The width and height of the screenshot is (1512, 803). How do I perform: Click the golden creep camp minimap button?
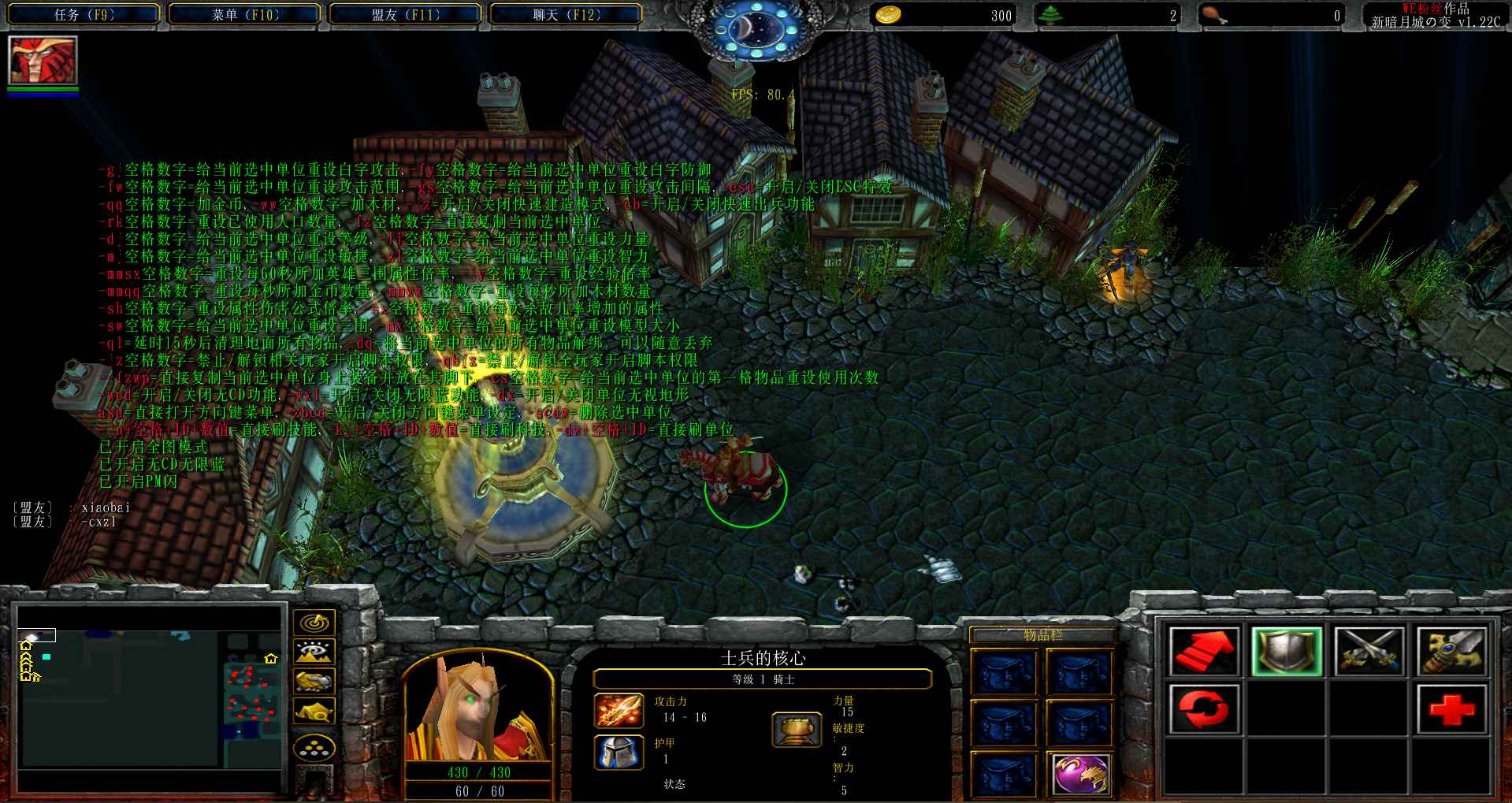point(314,712)
